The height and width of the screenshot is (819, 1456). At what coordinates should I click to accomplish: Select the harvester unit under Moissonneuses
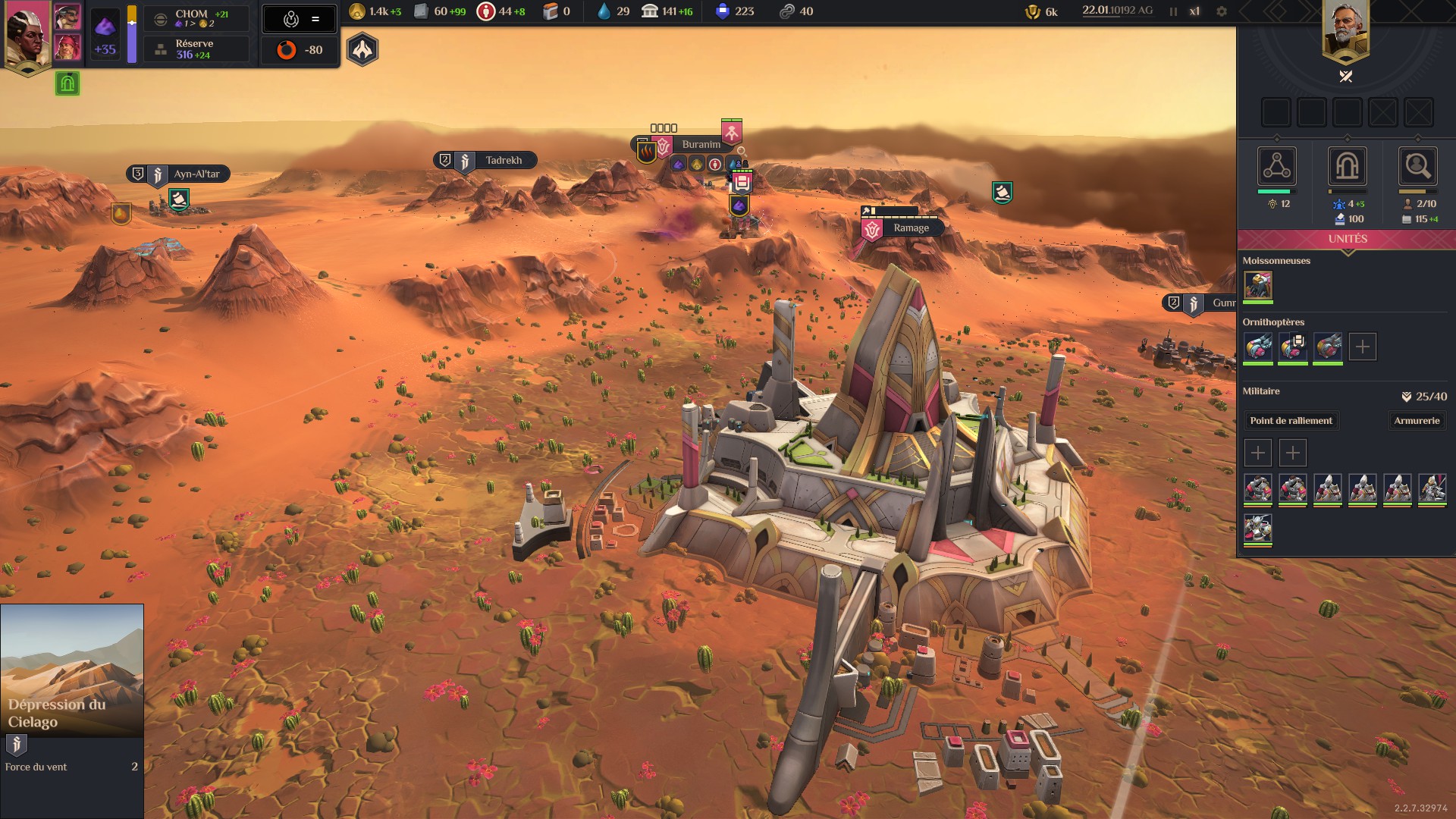[x=1258, y=286]
